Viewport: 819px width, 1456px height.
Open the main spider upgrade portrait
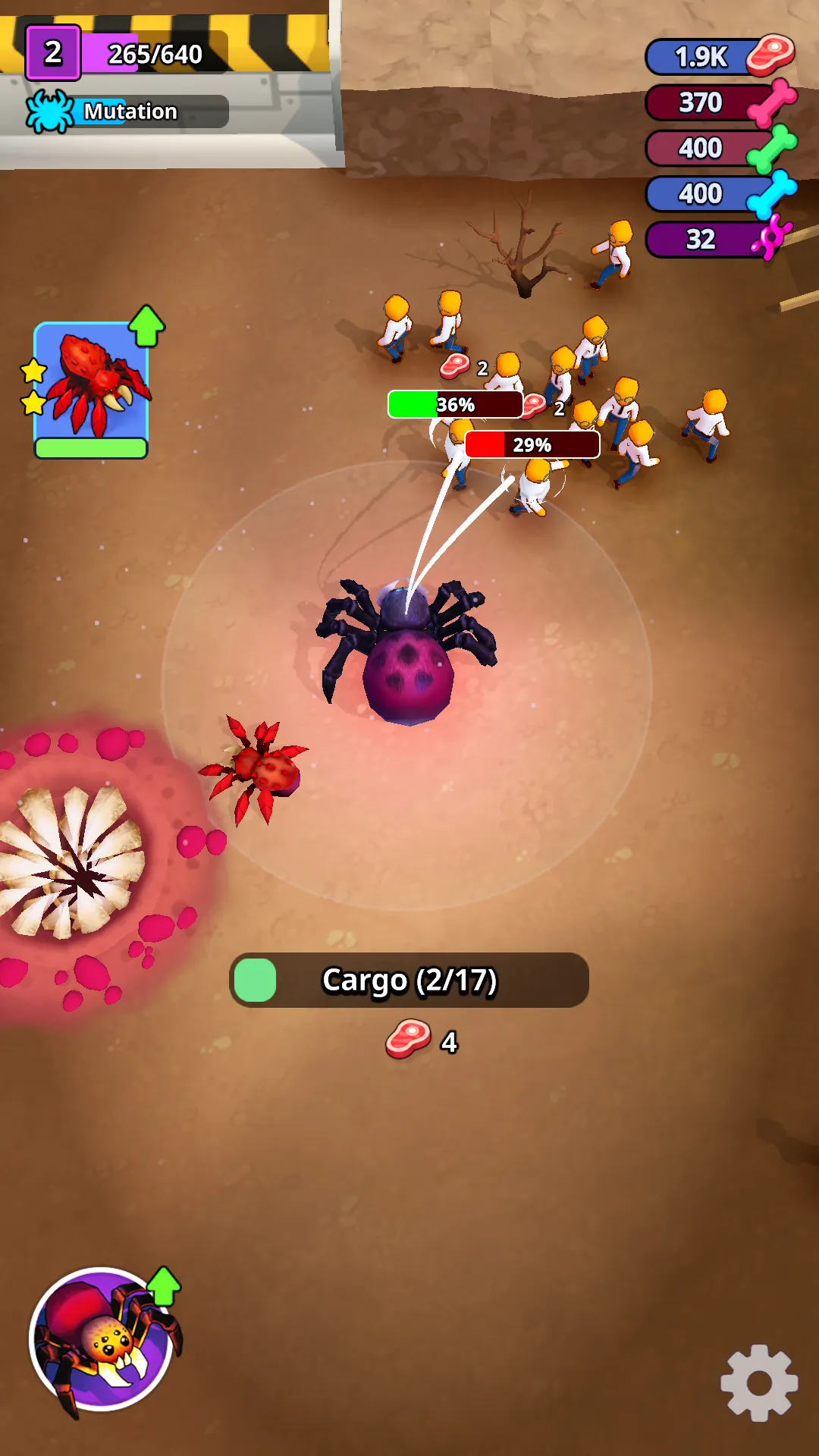click(x=101, y=1339)
